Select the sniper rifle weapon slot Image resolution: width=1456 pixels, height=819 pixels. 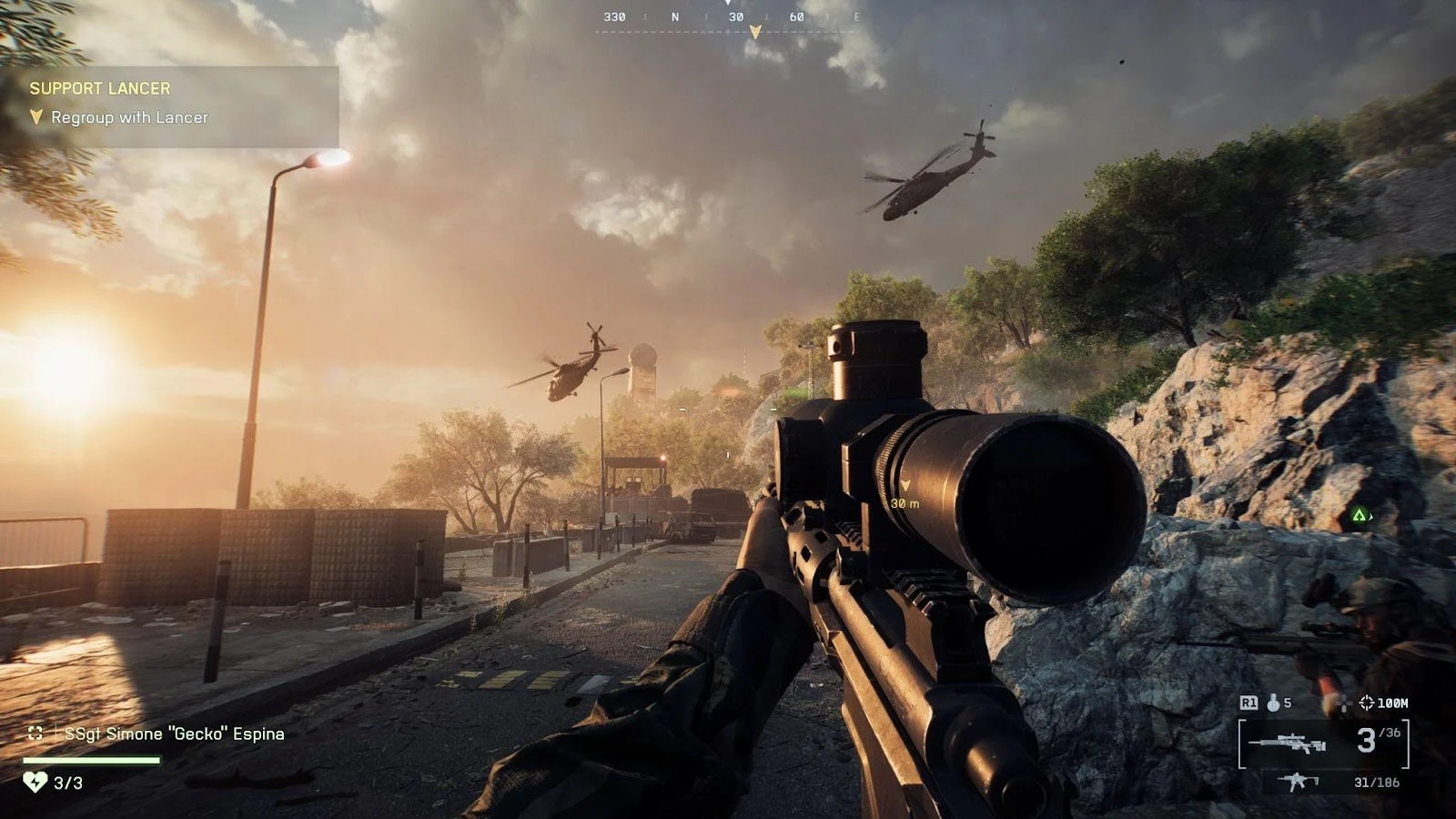point(1286,743)
